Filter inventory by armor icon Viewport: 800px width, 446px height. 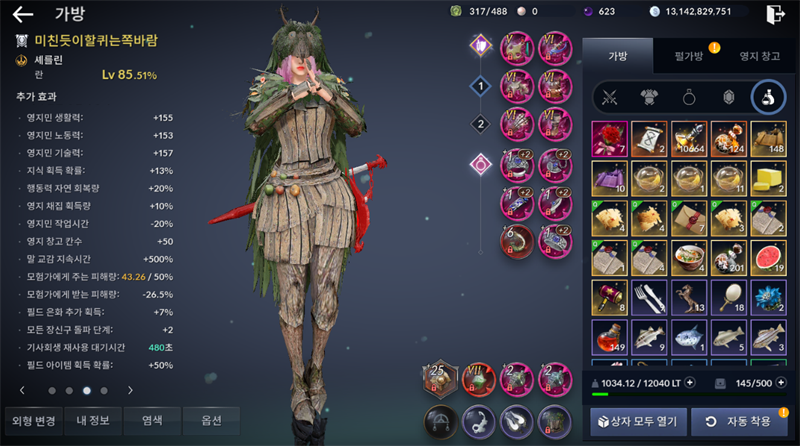(x=650, y=98)
